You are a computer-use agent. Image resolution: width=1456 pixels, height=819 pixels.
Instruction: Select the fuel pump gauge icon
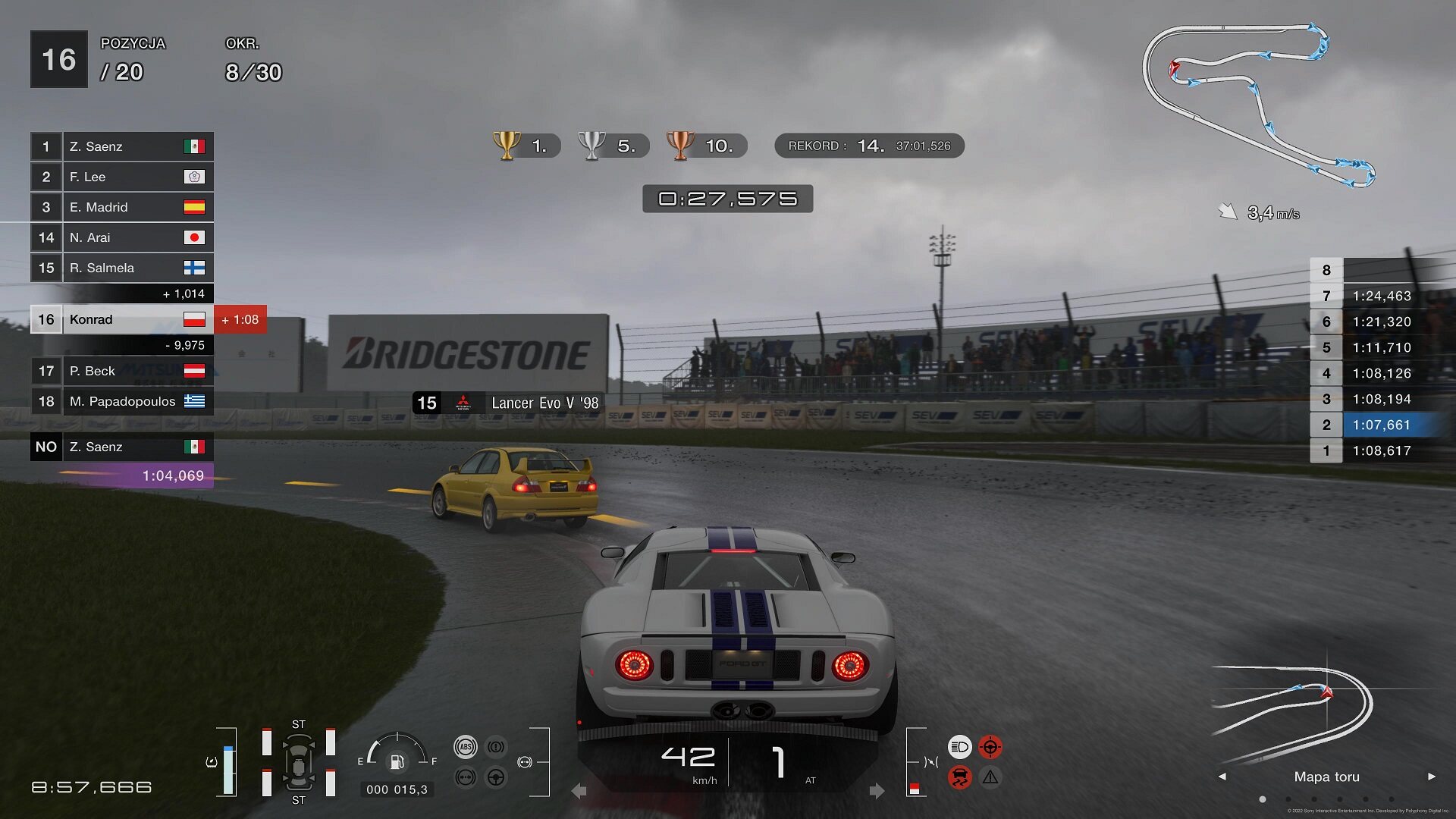tap(397, 761)
